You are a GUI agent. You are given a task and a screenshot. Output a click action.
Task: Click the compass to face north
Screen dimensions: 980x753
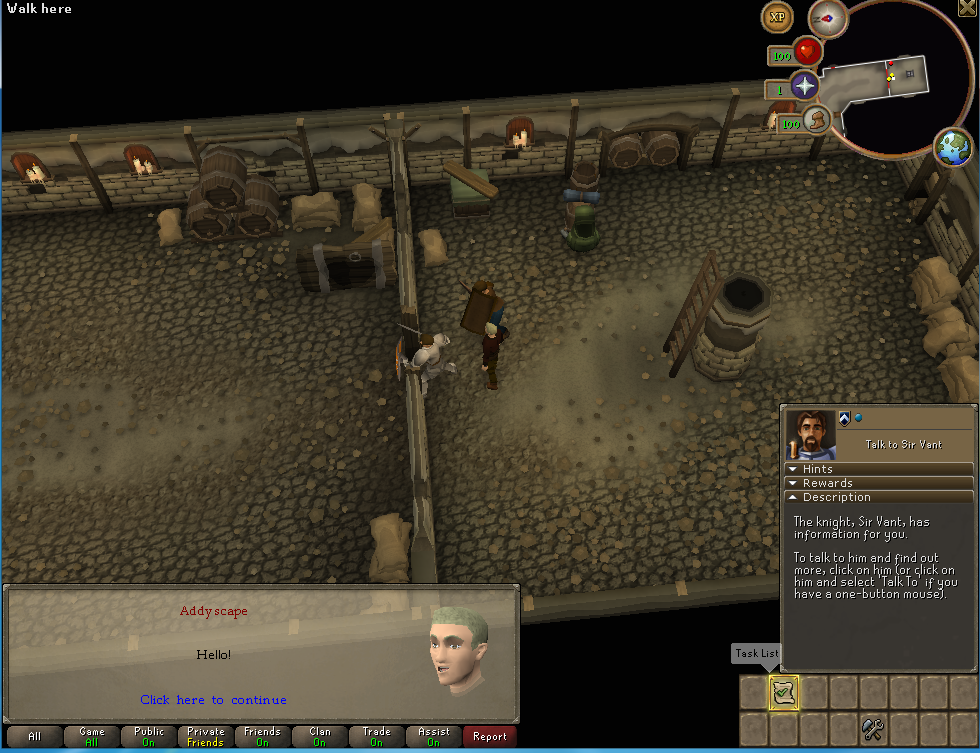[x=828, y=17]
